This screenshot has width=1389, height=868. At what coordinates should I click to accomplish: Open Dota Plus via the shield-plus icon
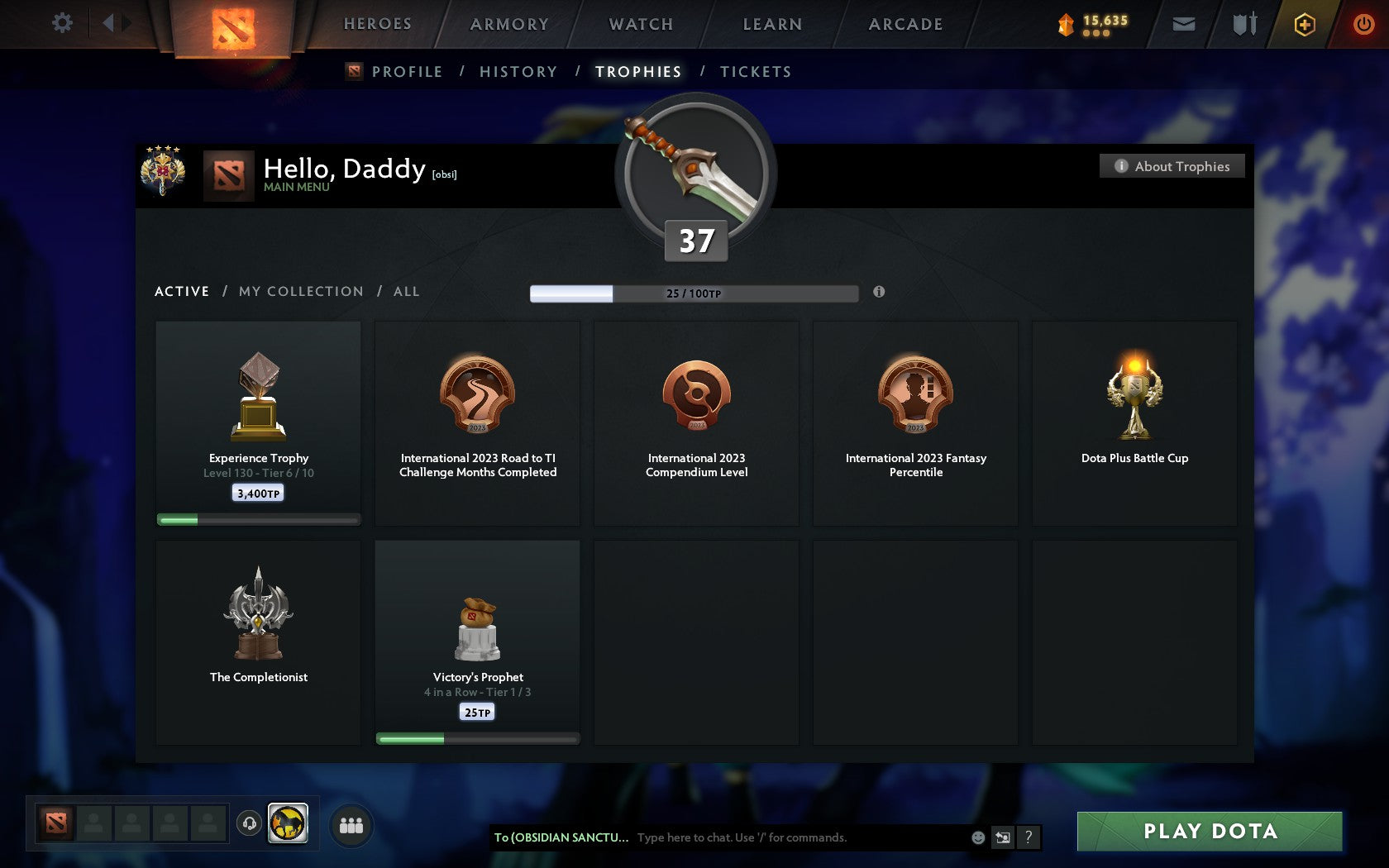[x=1305, y=24]
